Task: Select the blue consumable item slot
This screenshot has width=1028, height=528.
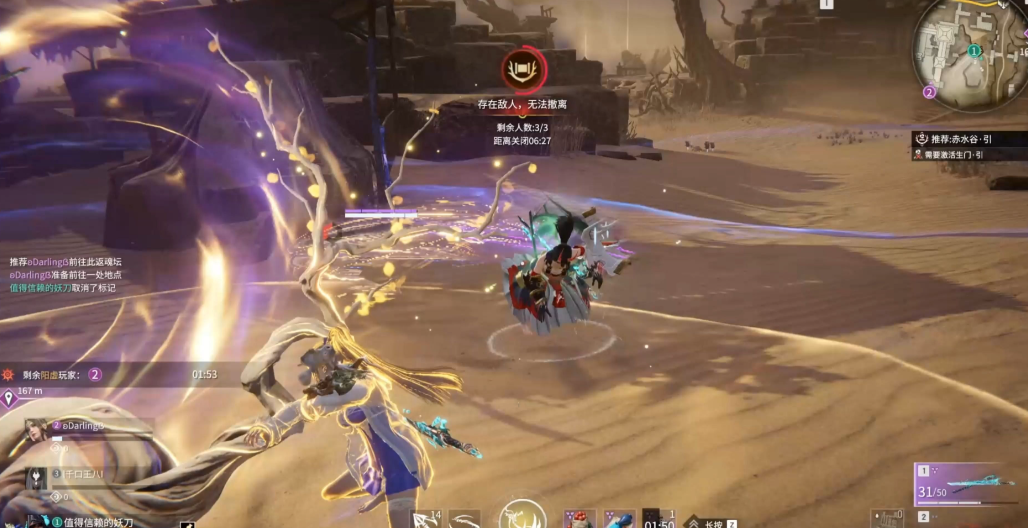Action: (x=618, y=518)
